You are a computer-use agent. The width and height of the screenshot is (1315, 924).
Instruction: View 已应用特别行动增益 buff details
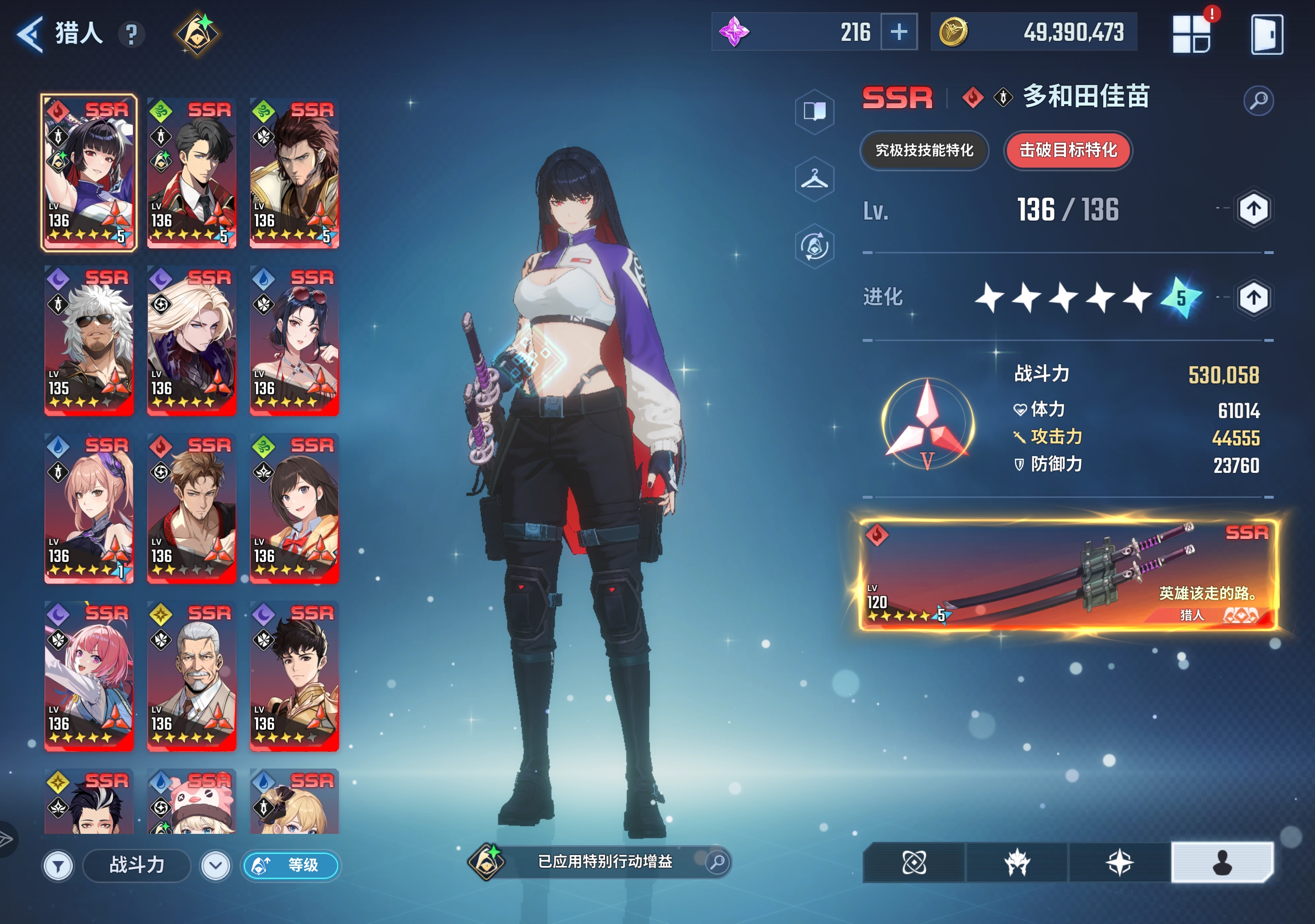604,862
